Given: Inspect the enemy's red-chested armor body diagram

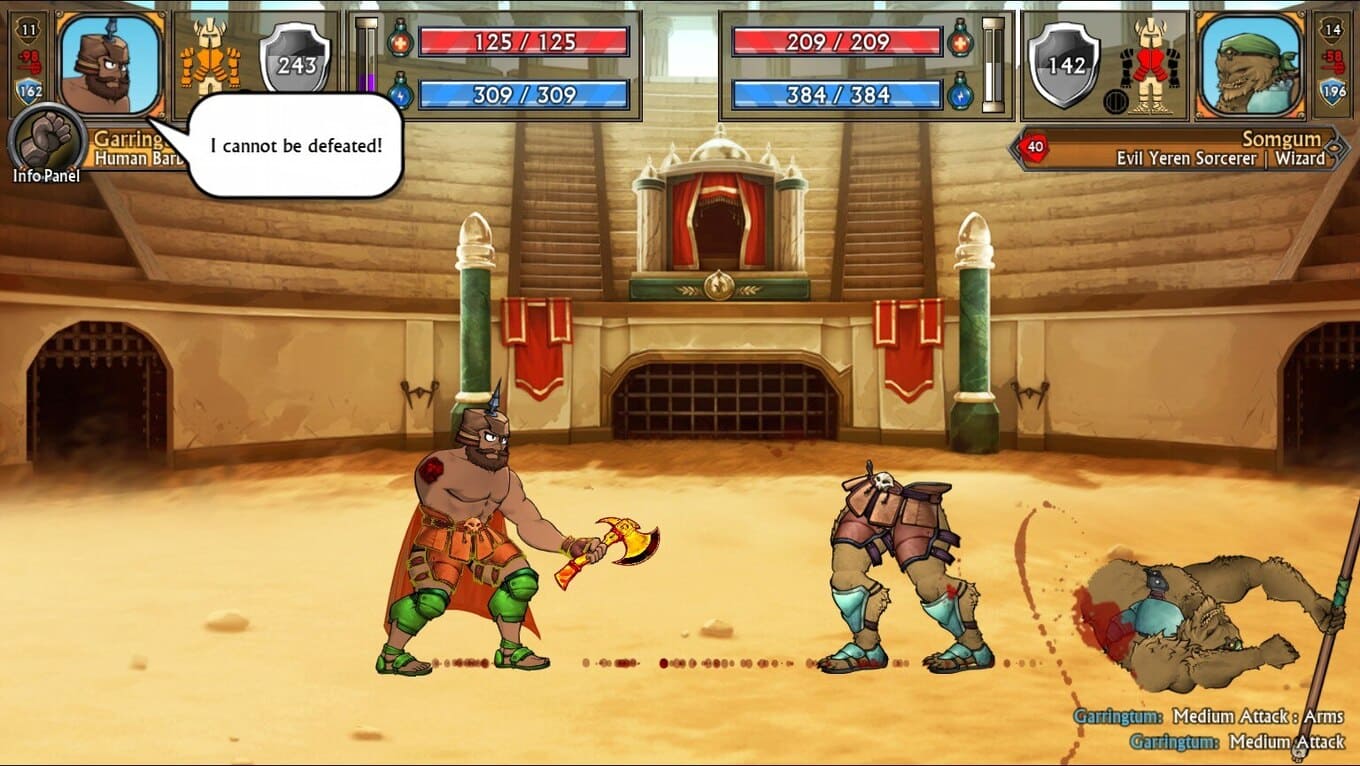Looking at the screenshot, I should pos(1150,64).
